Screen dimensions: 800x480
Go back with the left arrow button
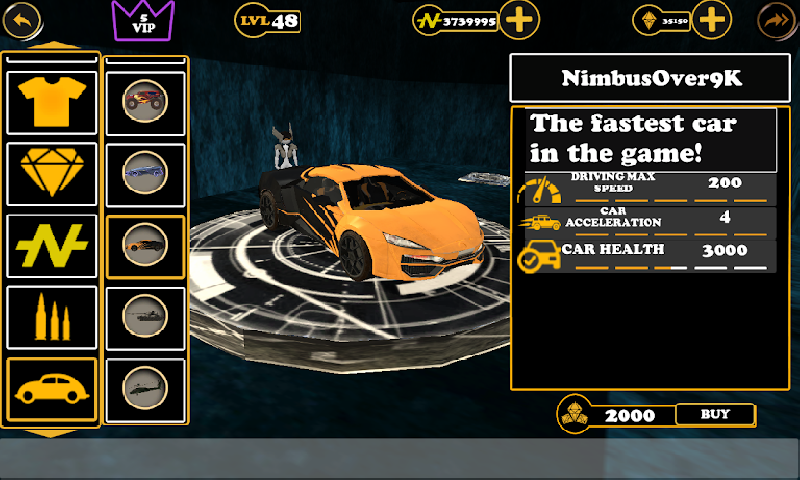(25, 18)
